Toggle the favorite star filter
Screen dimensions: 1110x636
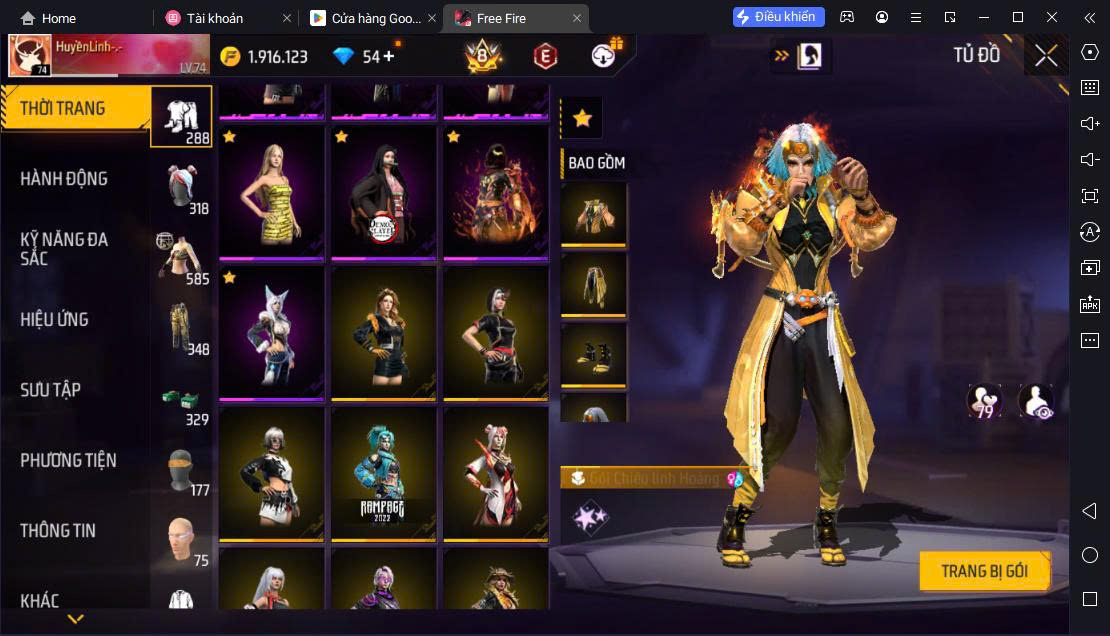pos(582,118)
